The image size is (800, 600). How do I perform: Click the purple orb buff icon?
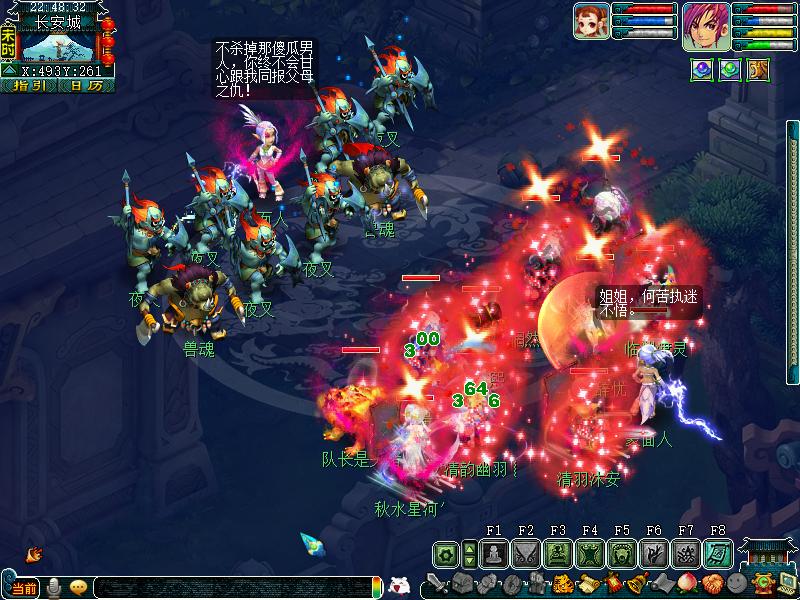coord(702,70)
